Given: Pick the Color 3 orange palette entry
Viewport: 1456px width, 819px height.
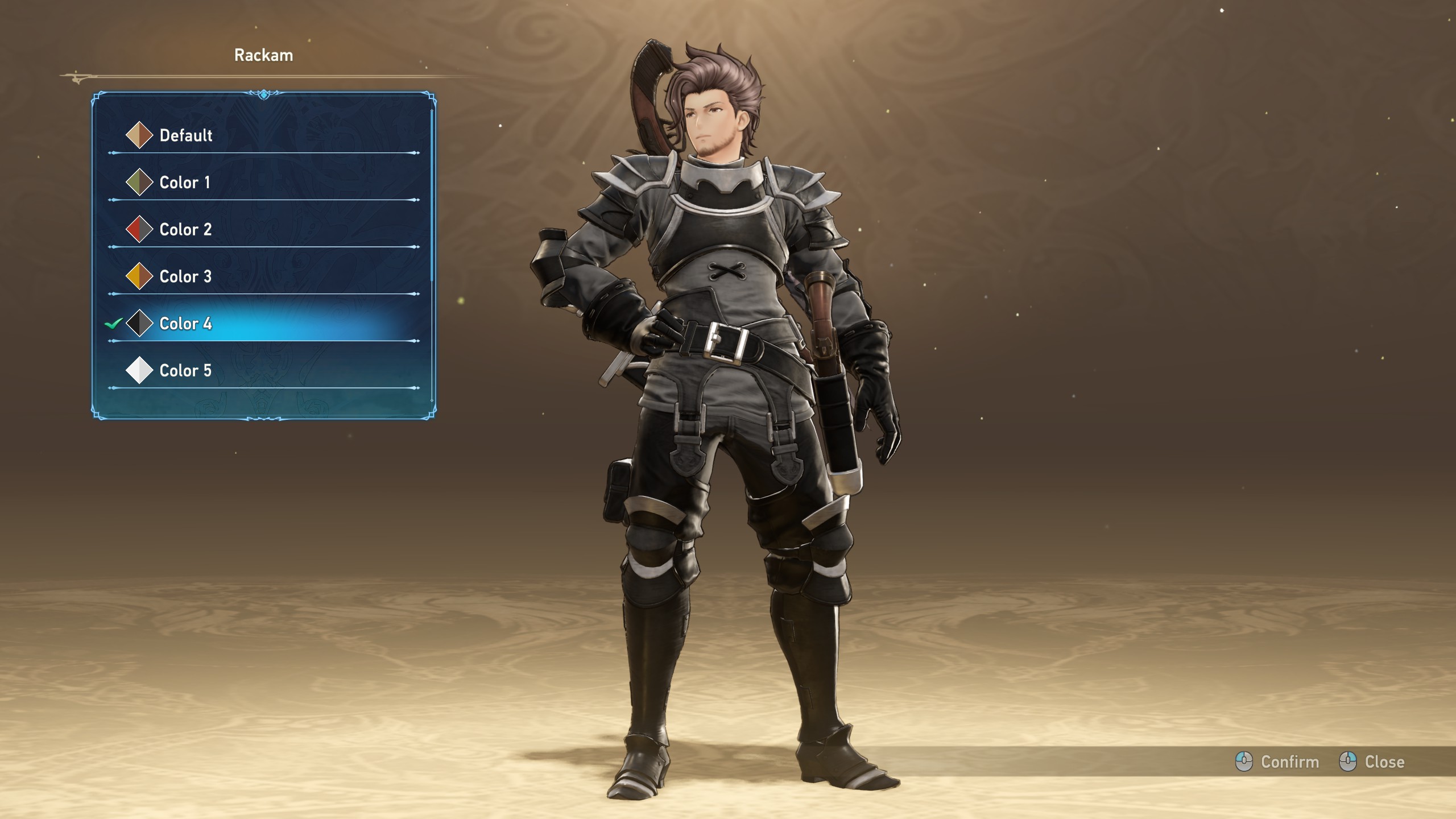Looking at the screenshot, I should coord(185,277).
